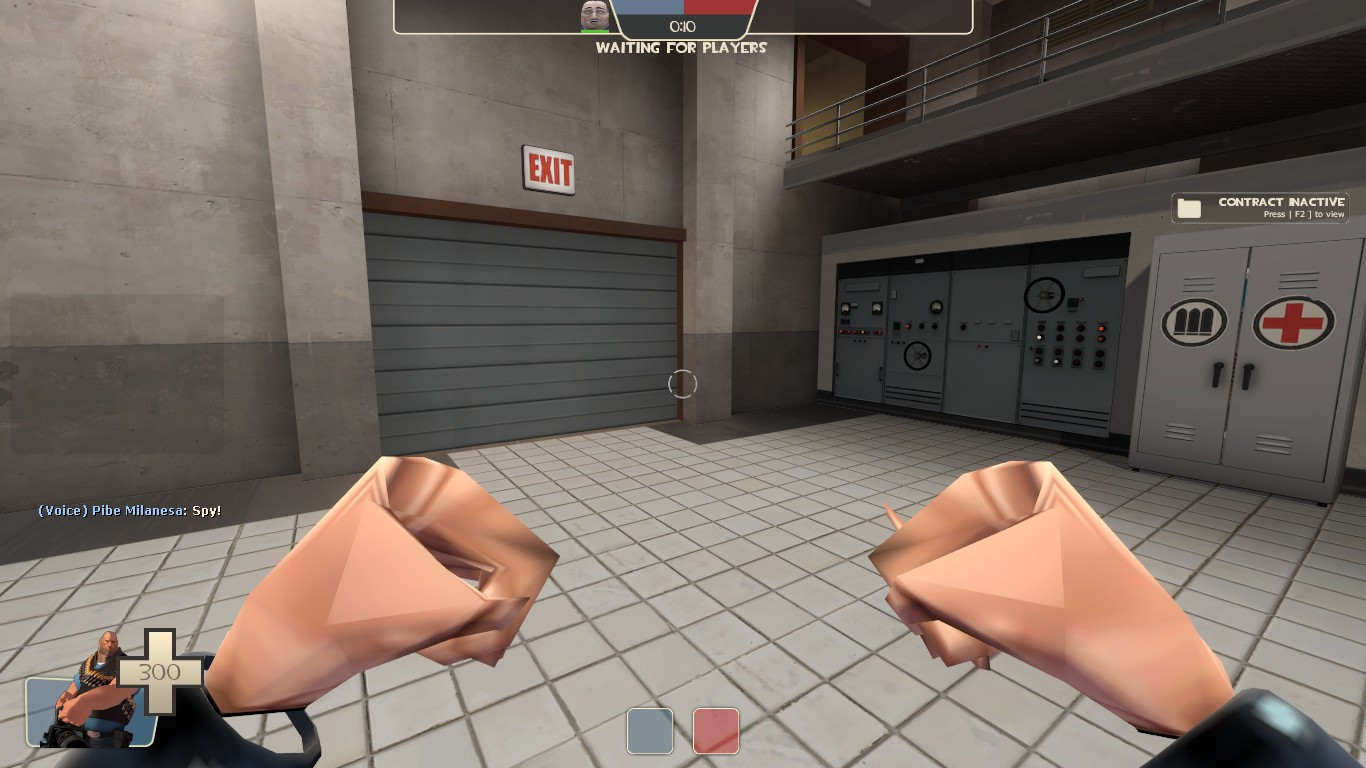Click the WAITING FOR PLAYERS label
Viewport: 1366px width, 768px height.
(x=683, y=45)
